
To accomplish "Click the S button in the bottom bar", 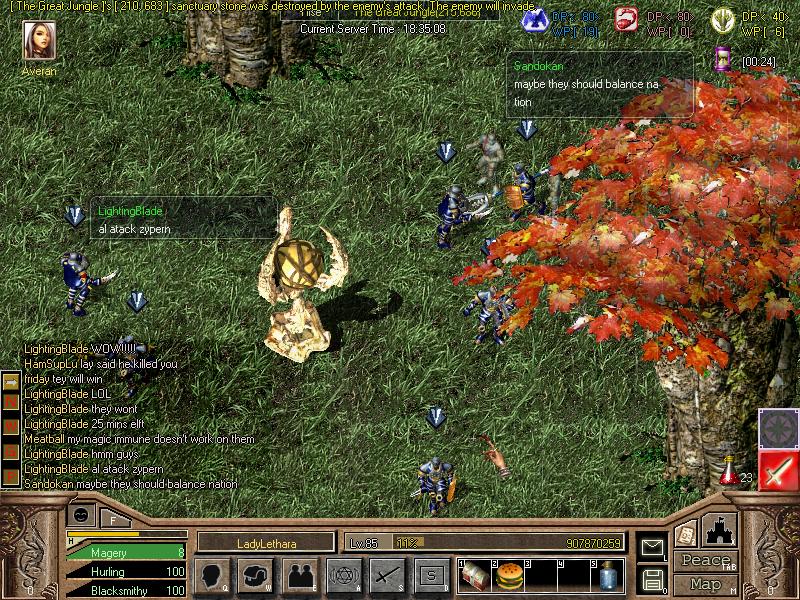I will (x=431, y=576).
